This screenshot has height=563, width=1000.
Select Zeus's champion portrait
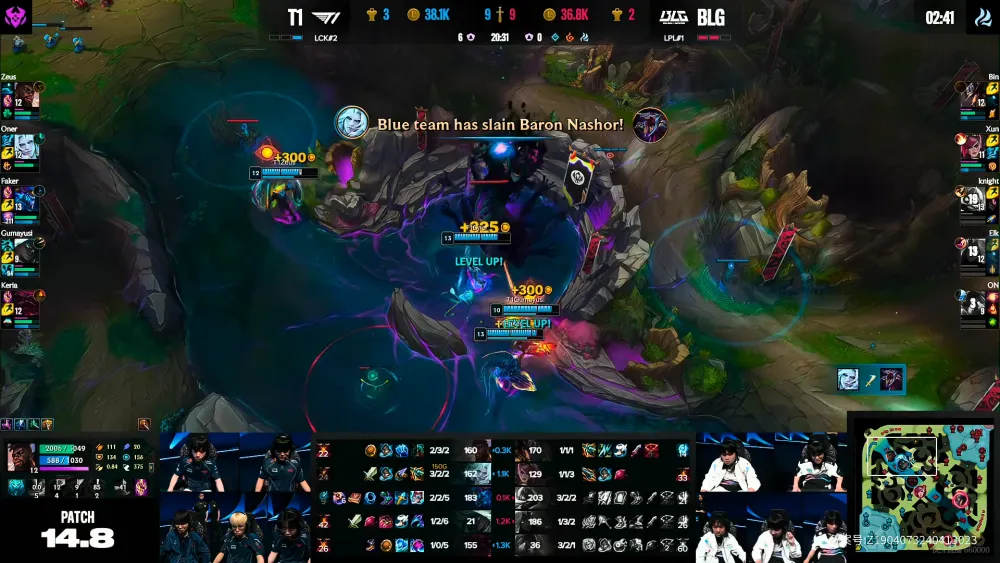[x=26, y=95]
